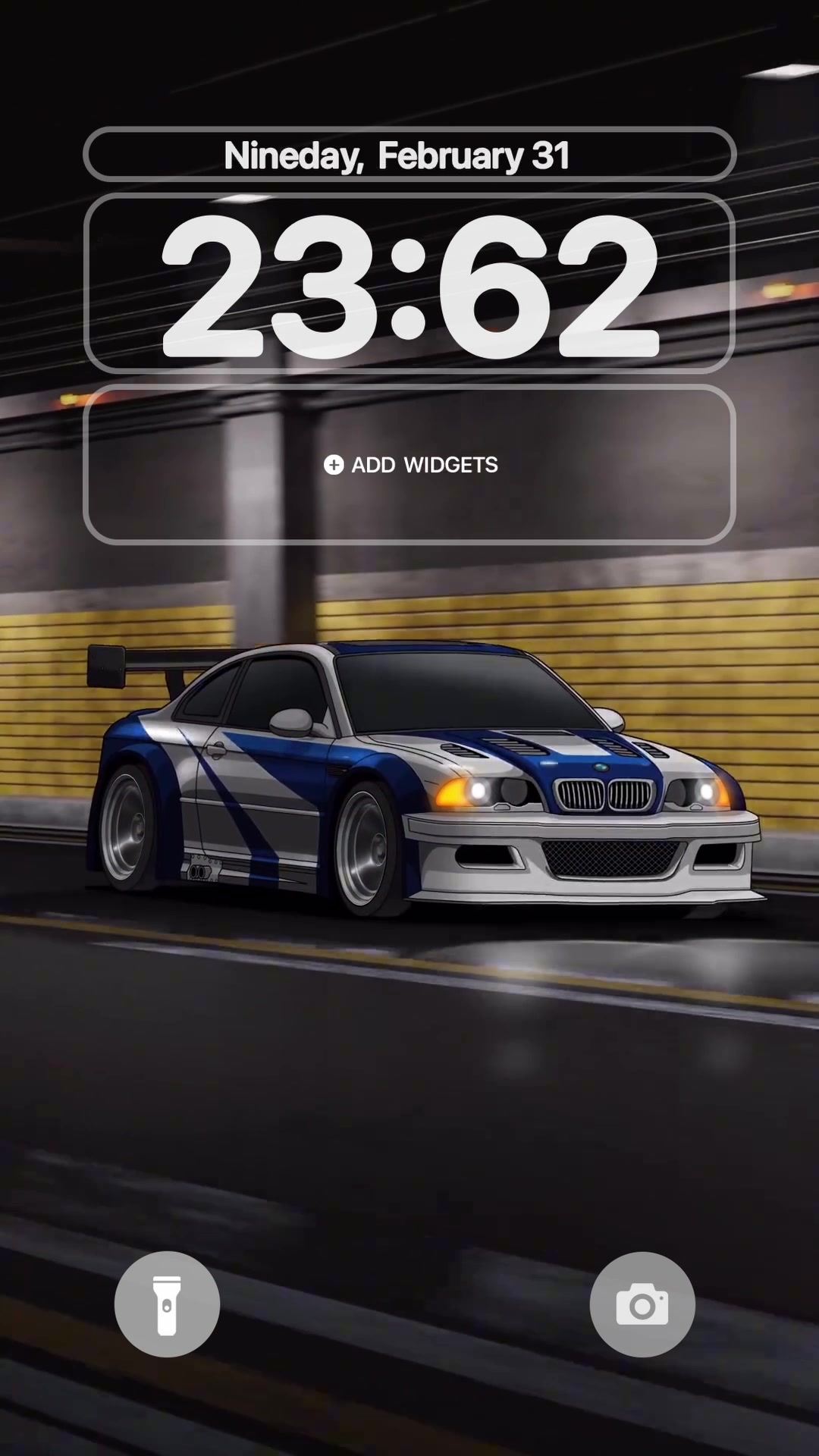819x1456 pixels.
Task: Open the Add Widgets panel
Action: [409, 465]
